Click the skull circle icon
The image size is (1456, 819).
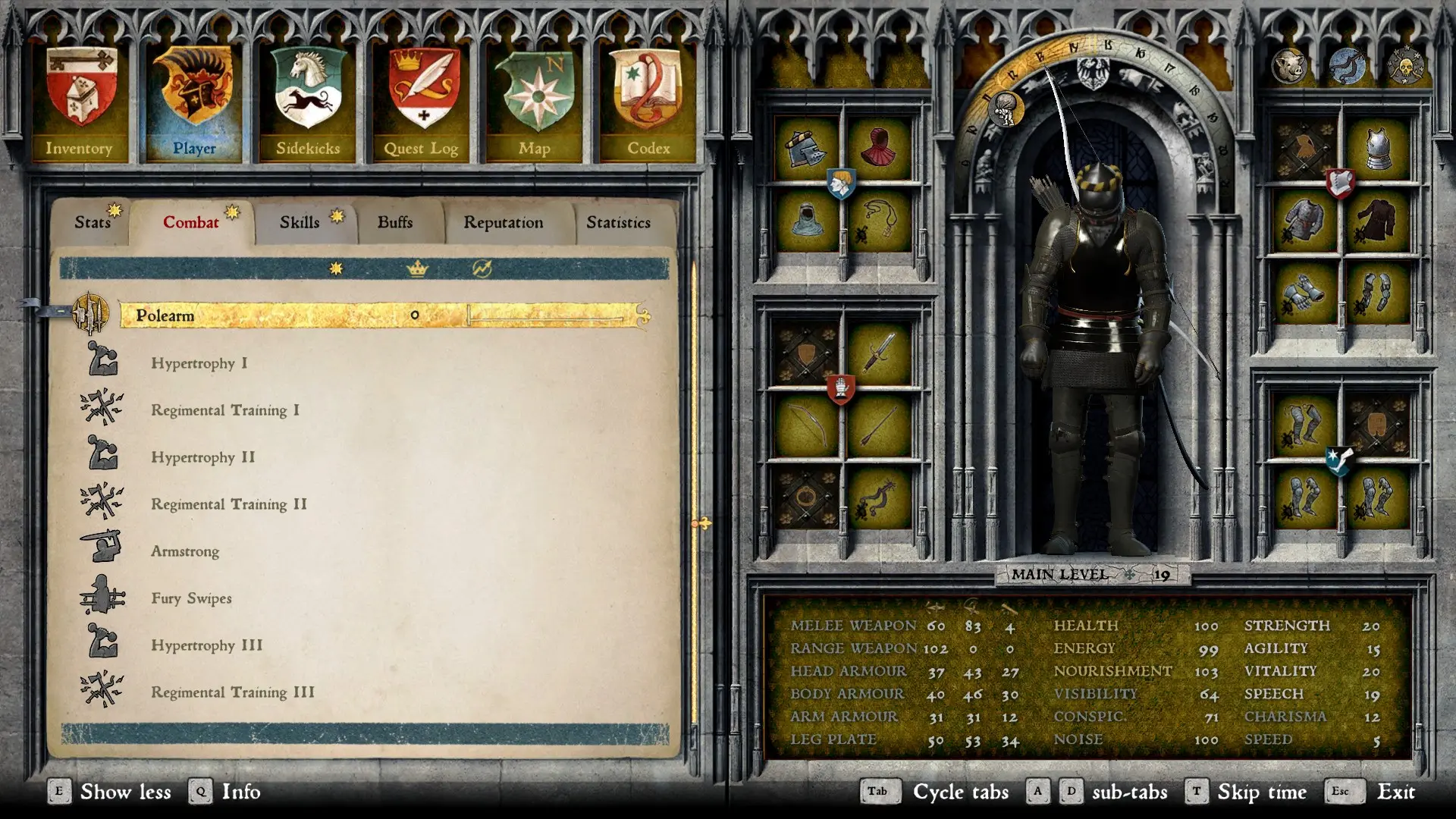(1407, 65)
